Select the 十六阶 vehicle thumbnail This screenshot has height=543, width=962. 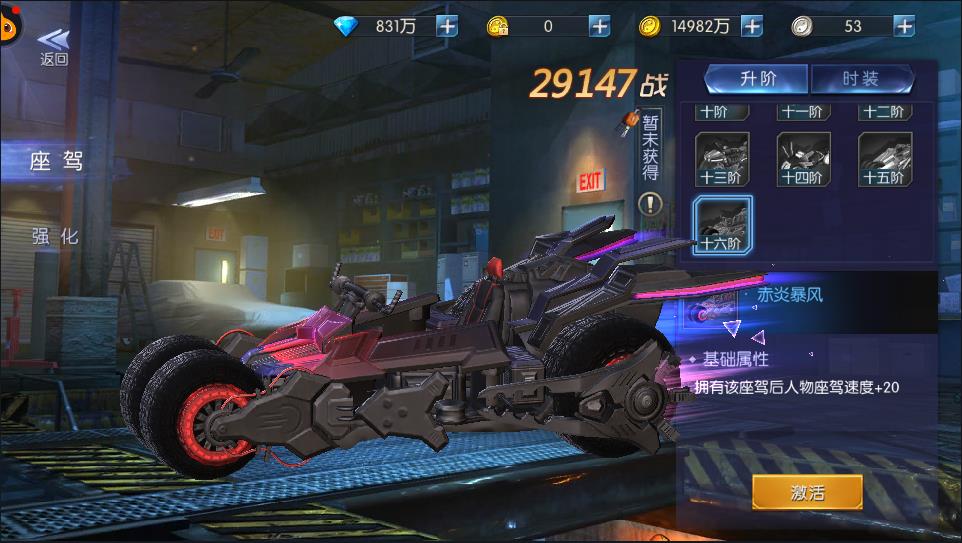tap(721, 224)
